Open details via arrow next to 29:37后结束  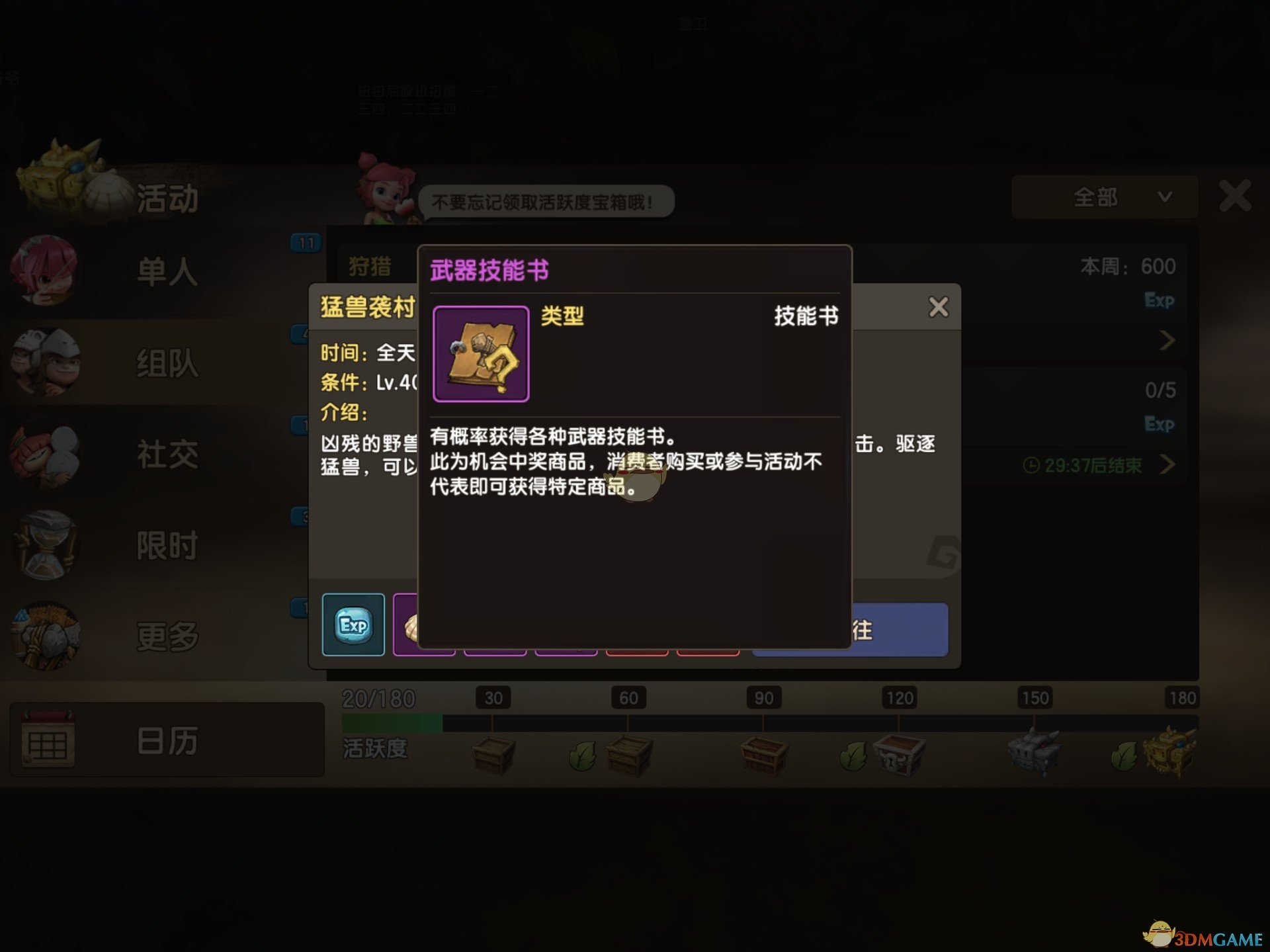1169,465
